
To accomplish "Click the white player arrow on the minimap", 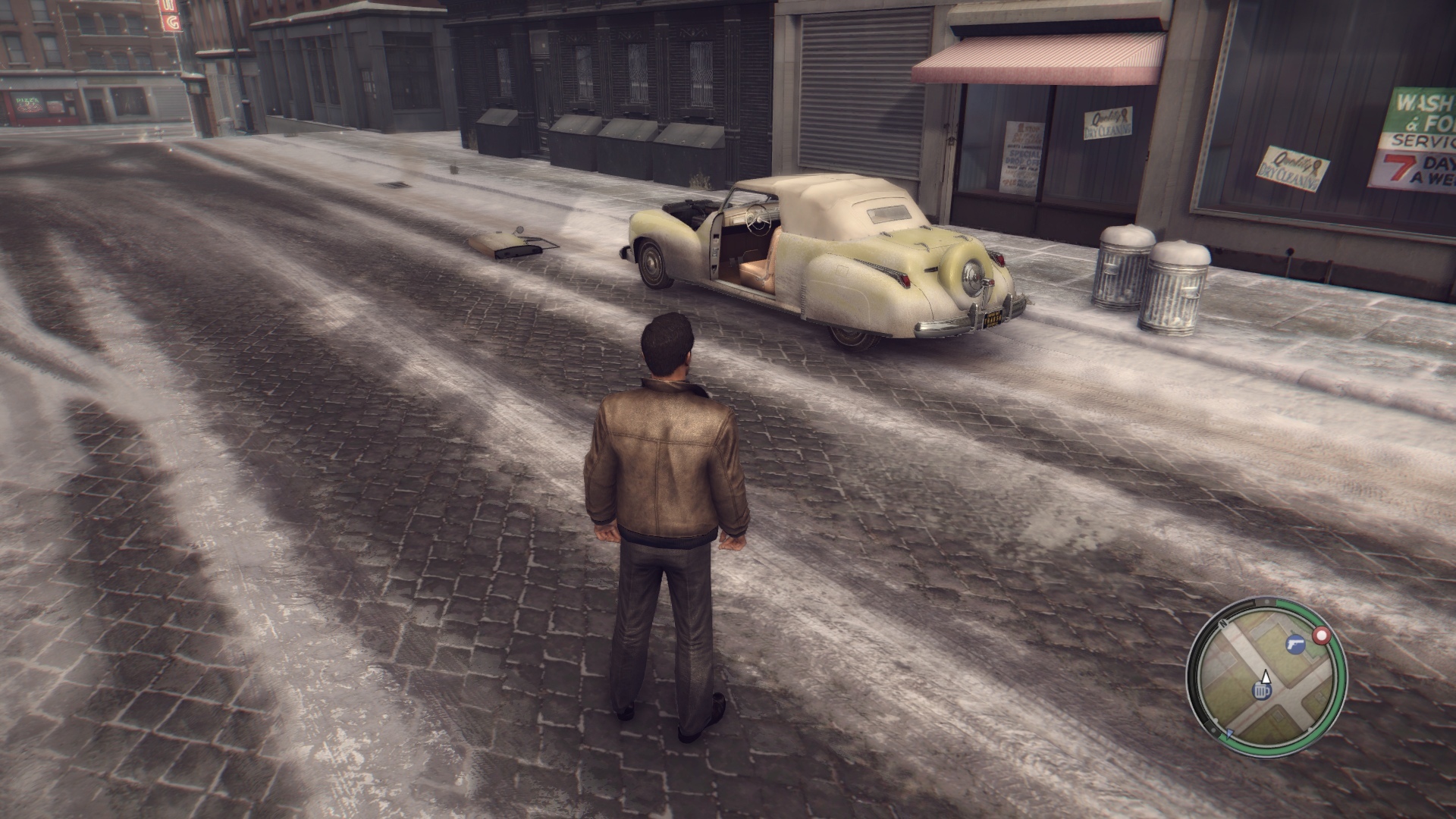I will (x=1265, y=676).
